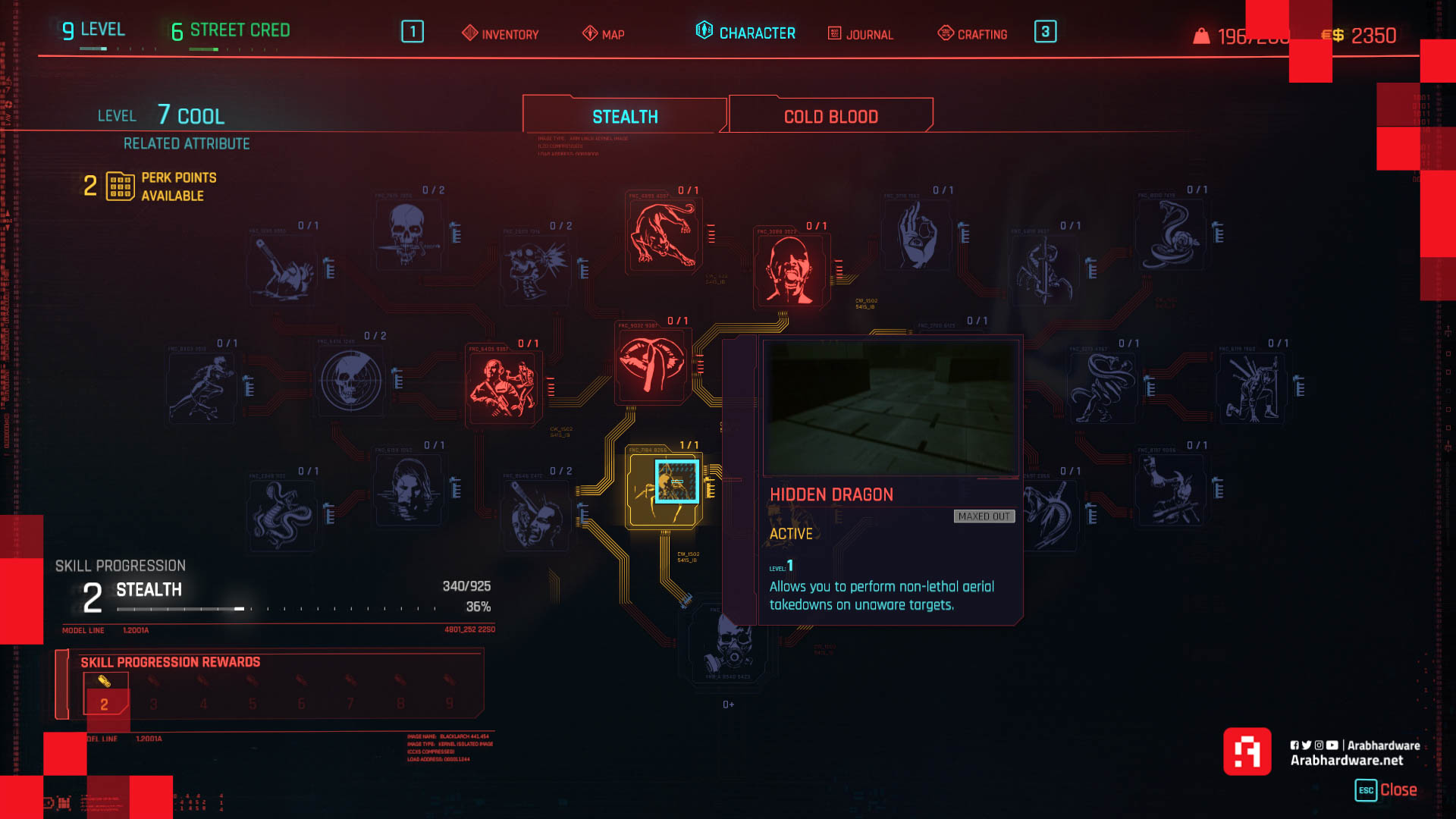Select the Character menu entry

click(x=745, y=33)
